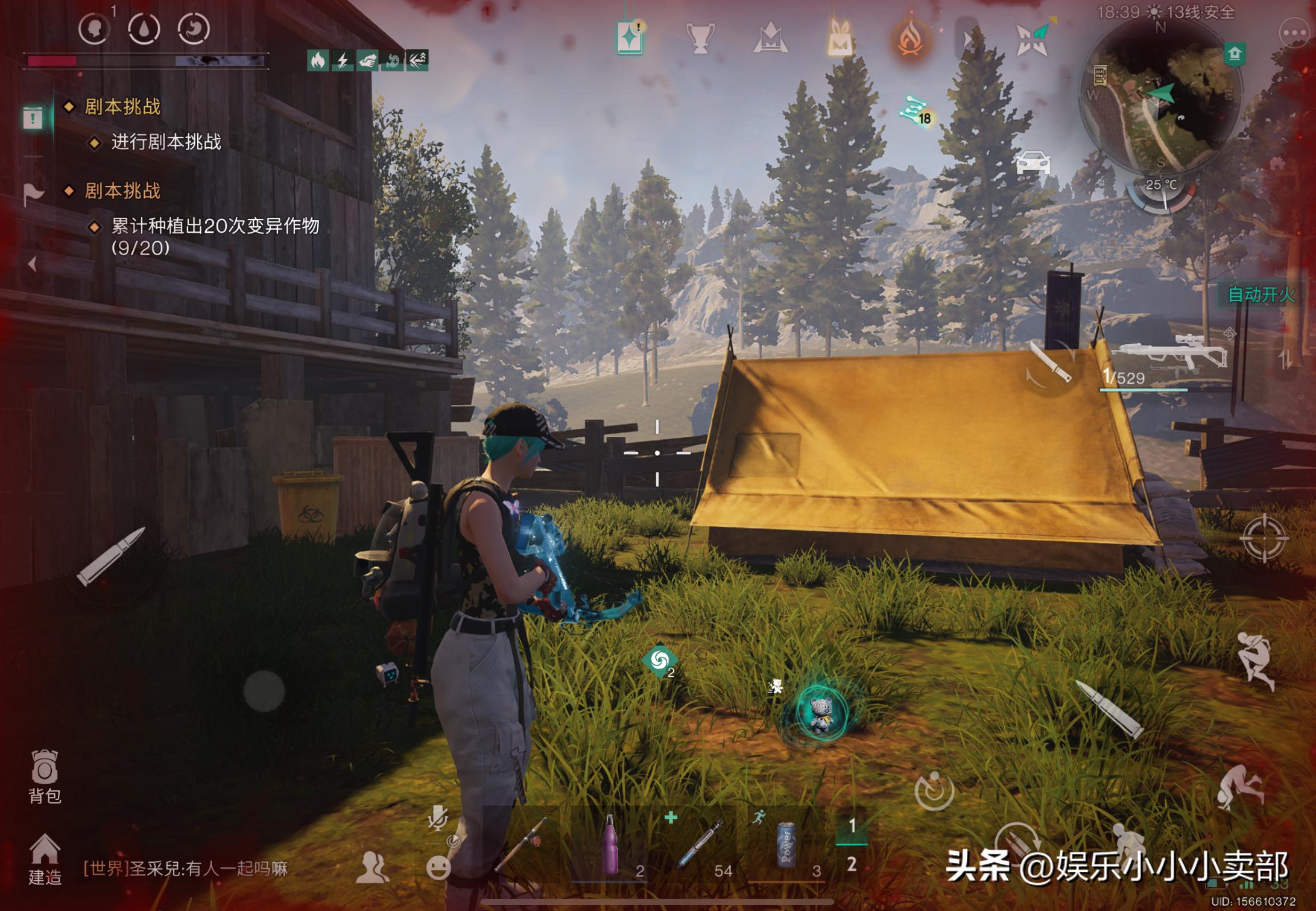The image size is (1316, 911).
Task: Open the world chat message line
Action: coord(186,869)
